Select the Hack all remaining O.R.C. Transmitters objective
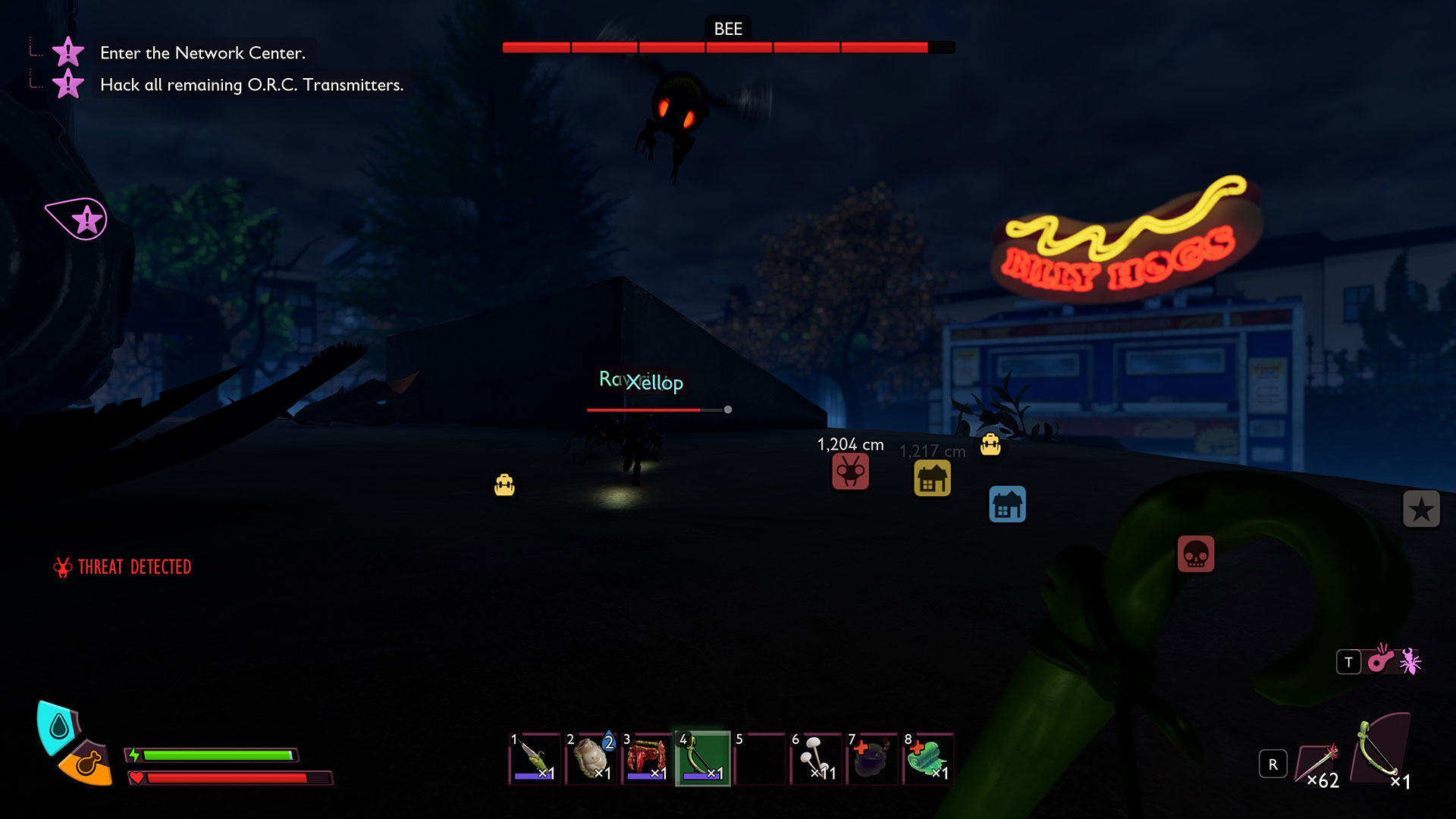The width and height of the screenshot is (1456, 819). coord(251,85)
